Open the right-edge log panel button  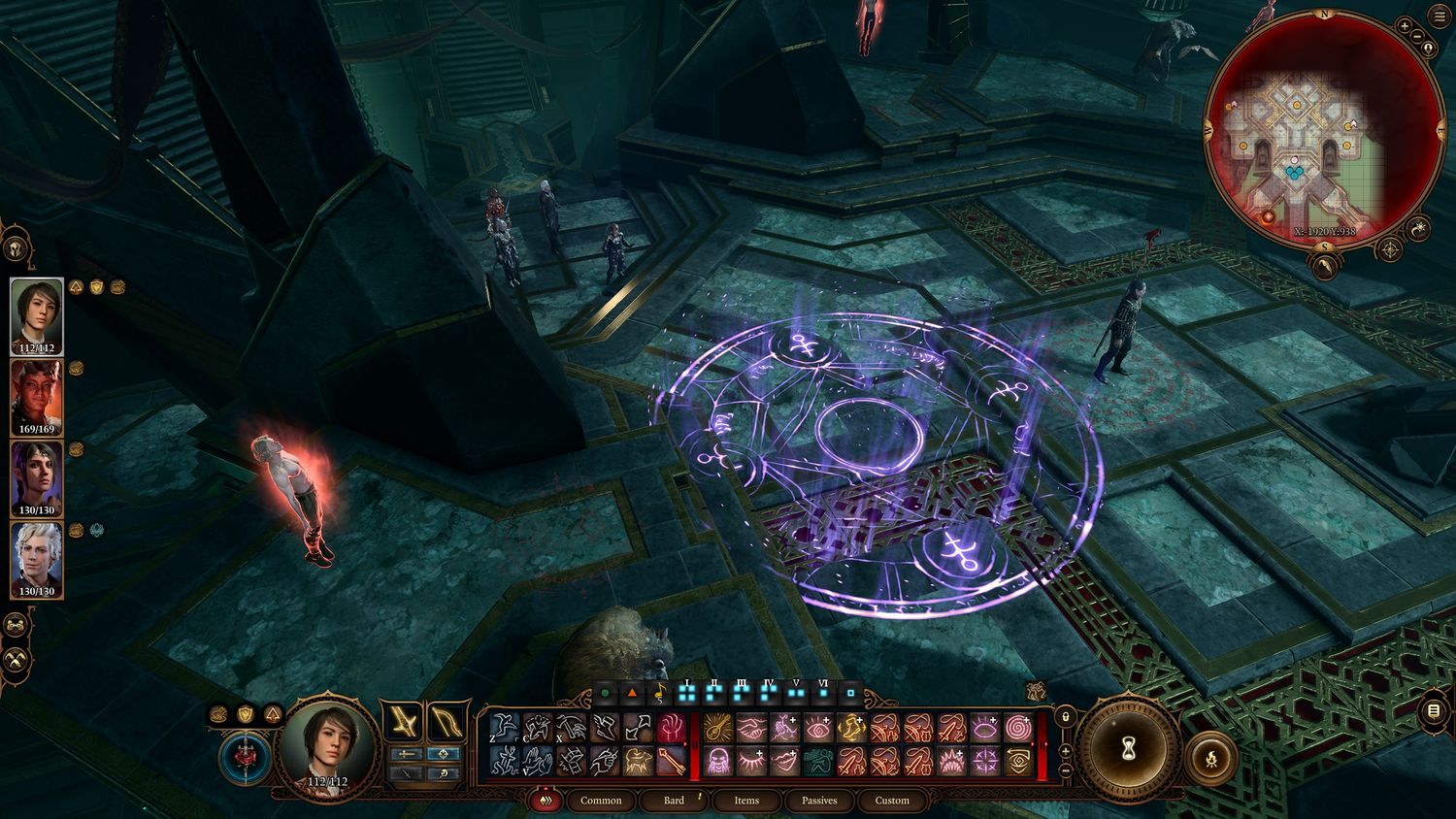click(1434, 711)
